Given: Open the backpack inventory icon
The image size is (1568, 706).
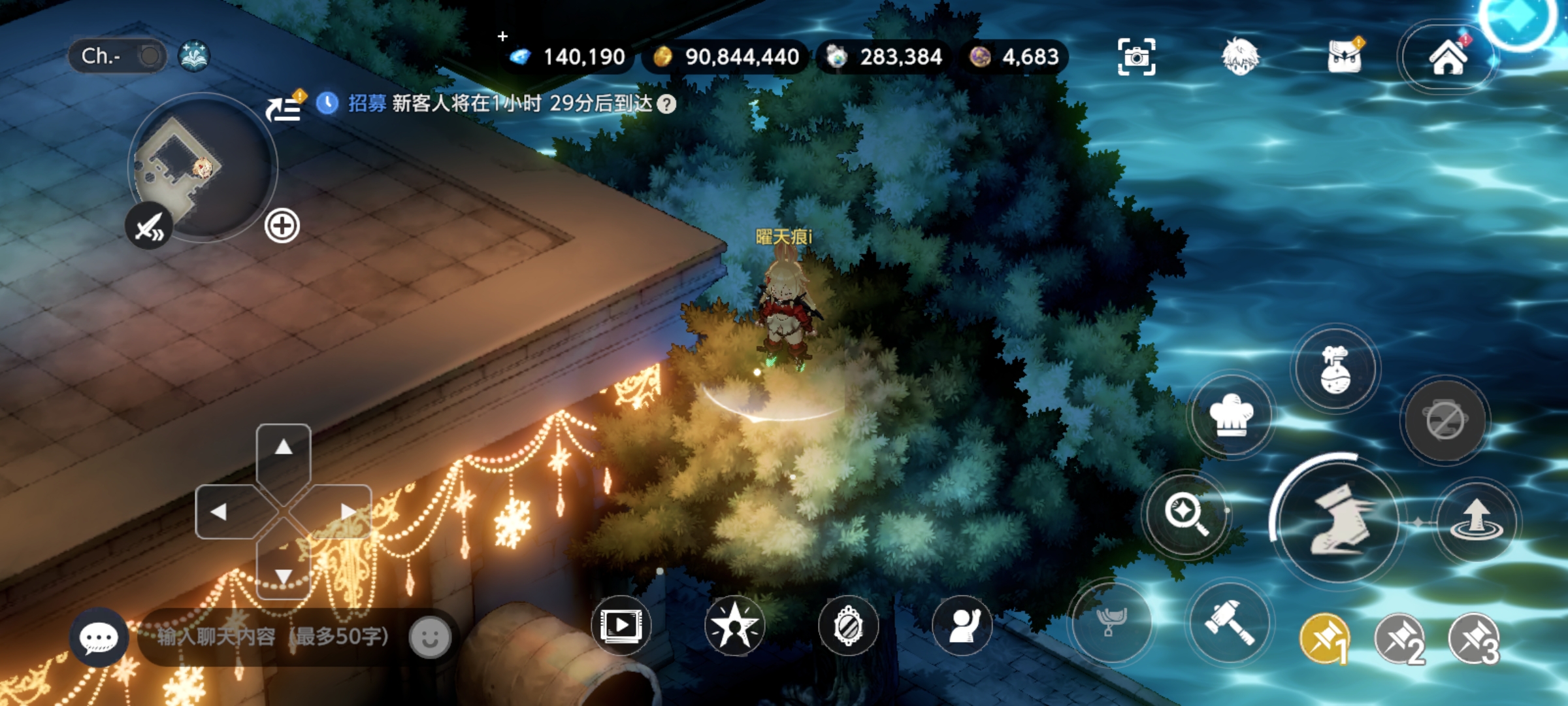Looking at the screenshot, I should 1345,57.
